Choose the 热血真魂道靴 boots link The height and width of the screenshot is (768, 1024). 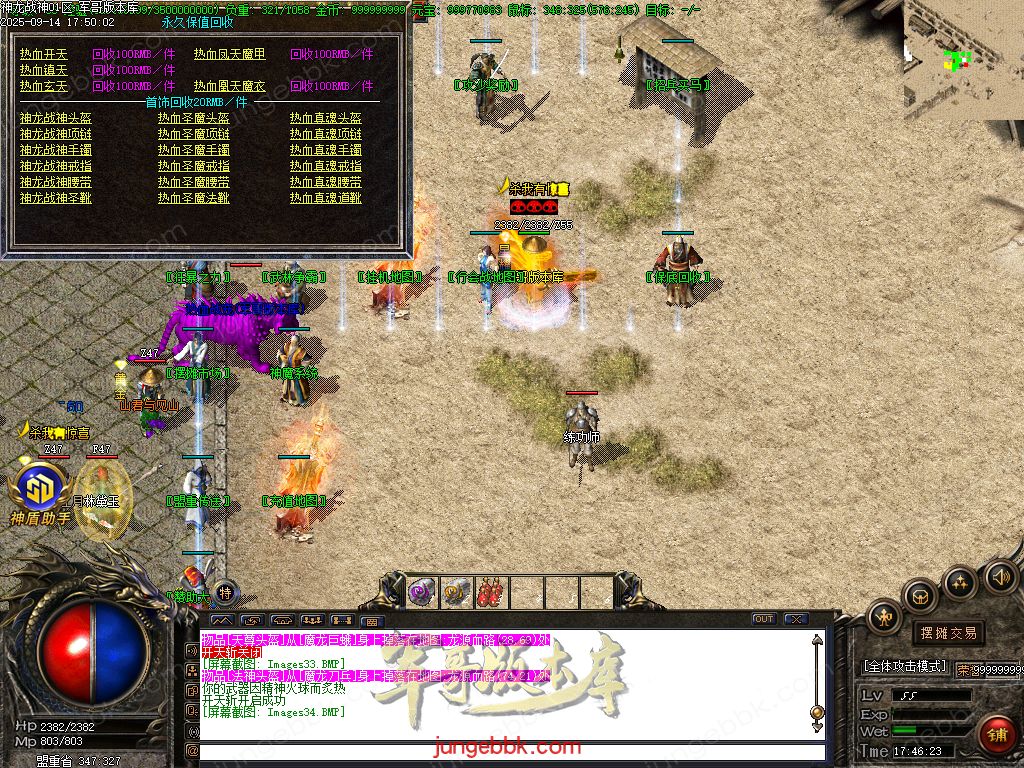(326, 198)
